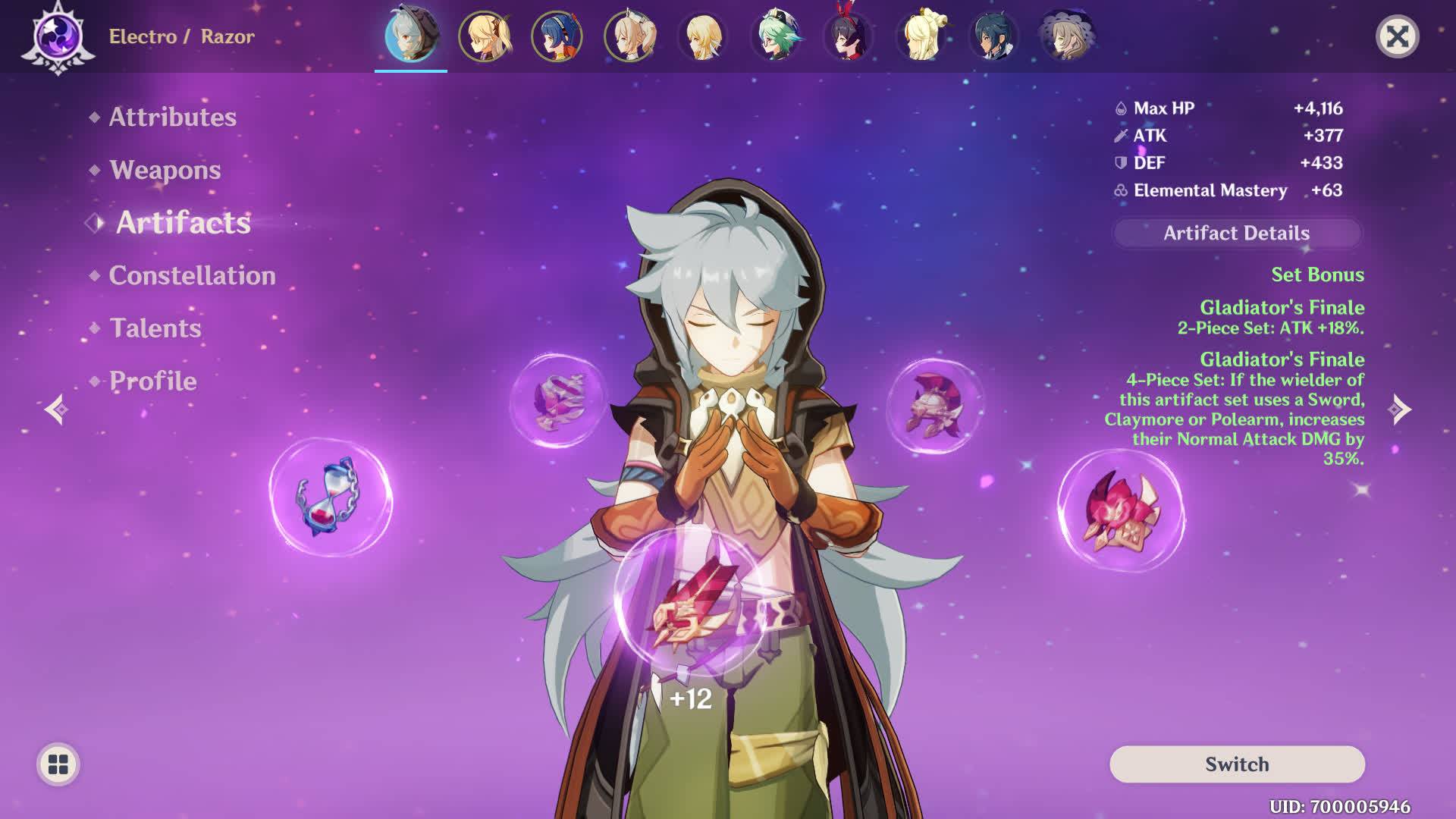Viewport: 1456px width, 819px height.
Task: Open the Attributes menu entry
Action: (172, 117)
